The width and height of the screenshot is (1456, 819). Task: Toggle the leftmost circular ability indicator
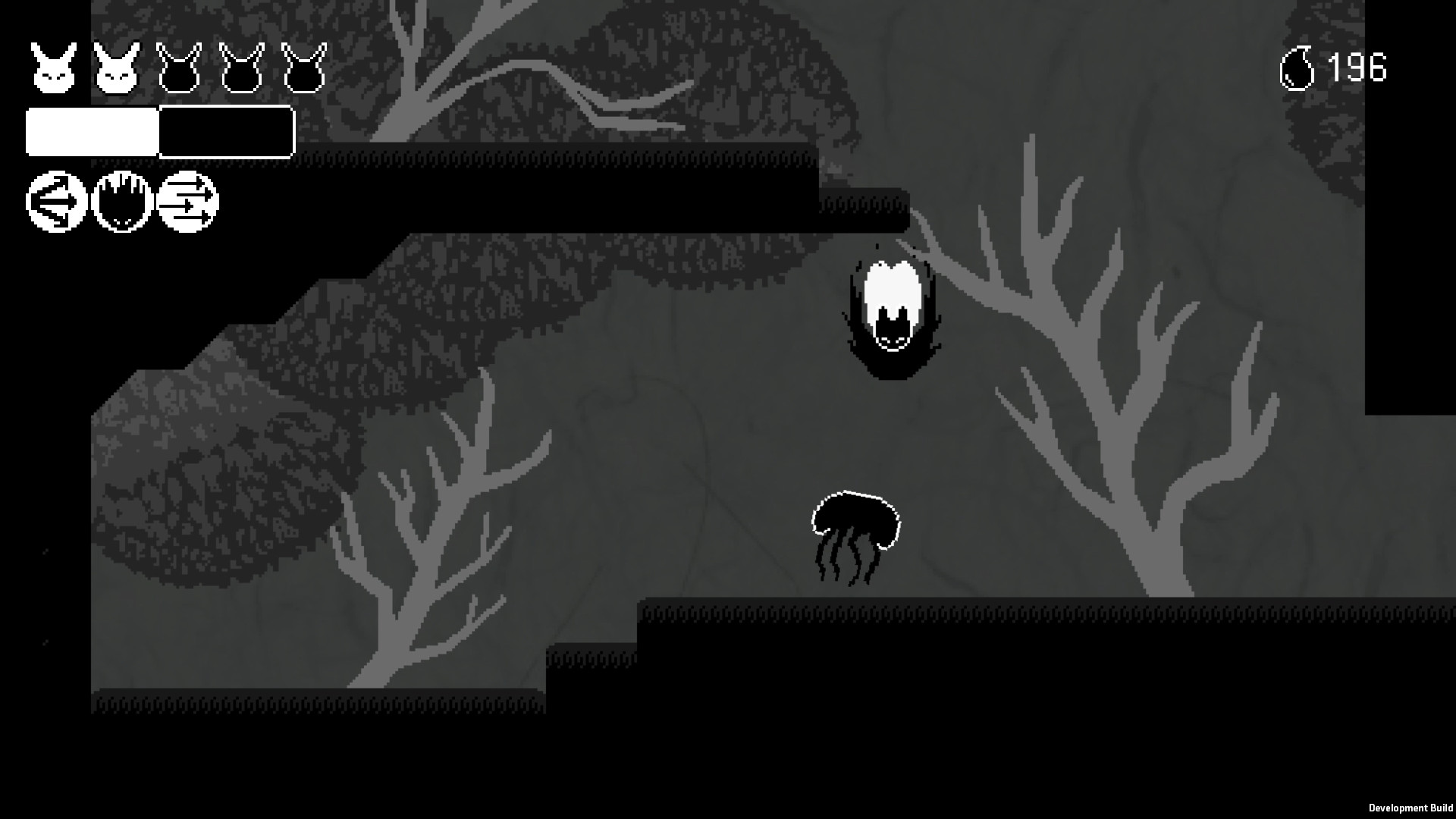[x=55, y=205]
